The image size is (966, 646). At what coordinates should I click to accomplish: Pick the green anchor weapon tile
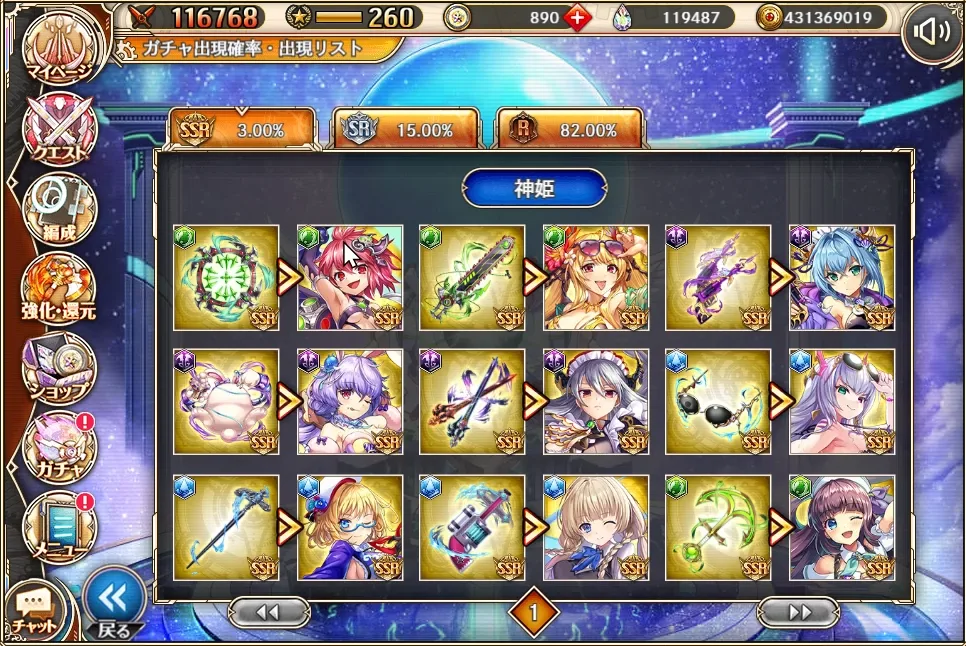(718, 526)
